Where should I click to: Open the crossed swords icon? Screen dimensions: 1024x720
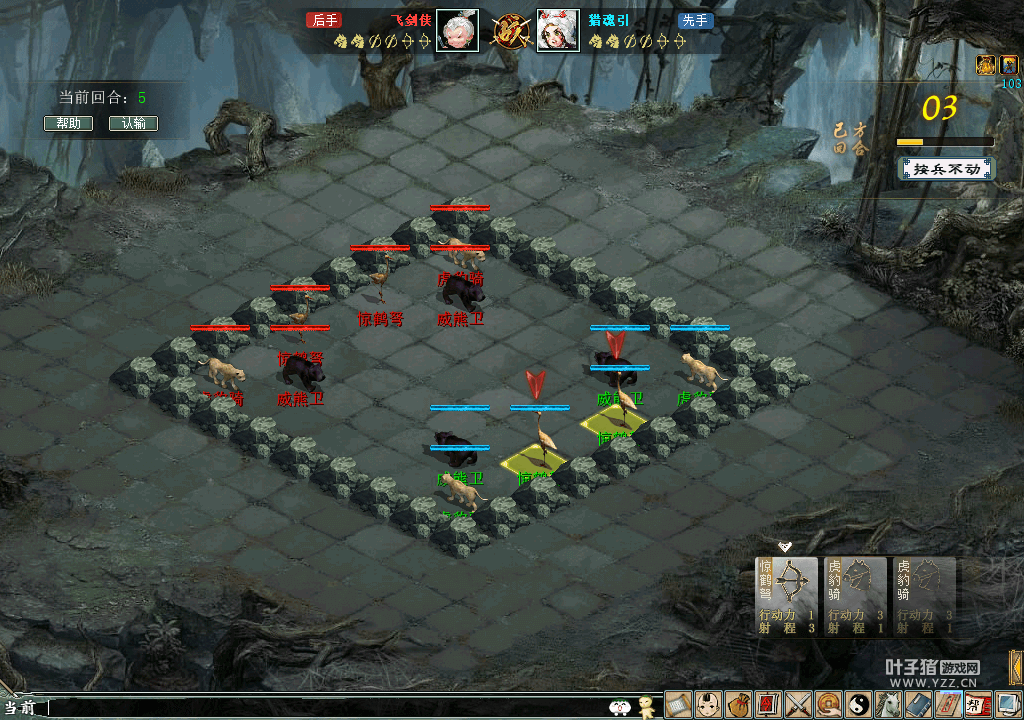[x=798, y=704]
